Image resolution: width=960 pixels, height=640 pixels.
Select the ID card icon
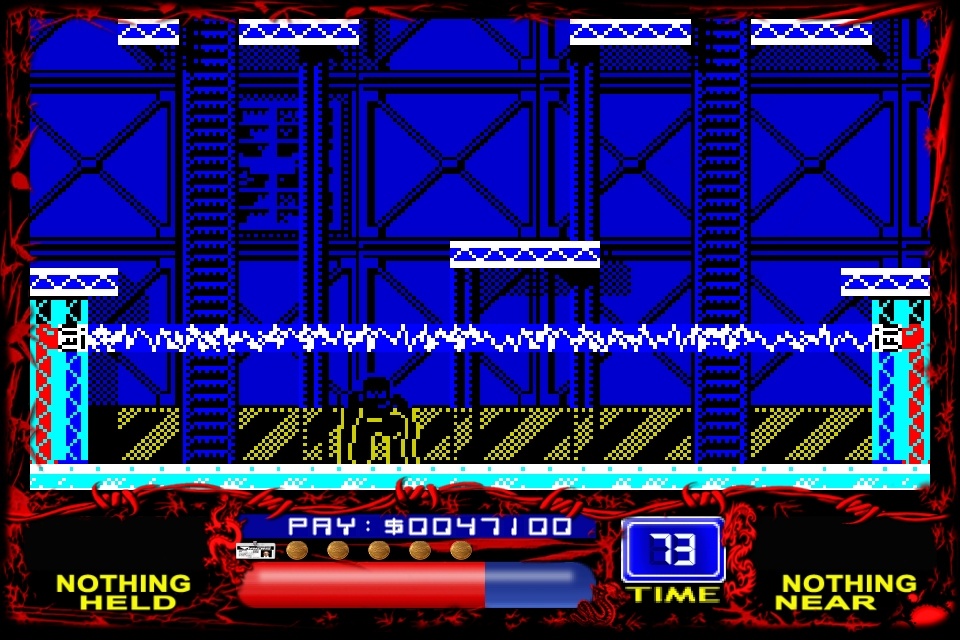click(x=255, y=550)
